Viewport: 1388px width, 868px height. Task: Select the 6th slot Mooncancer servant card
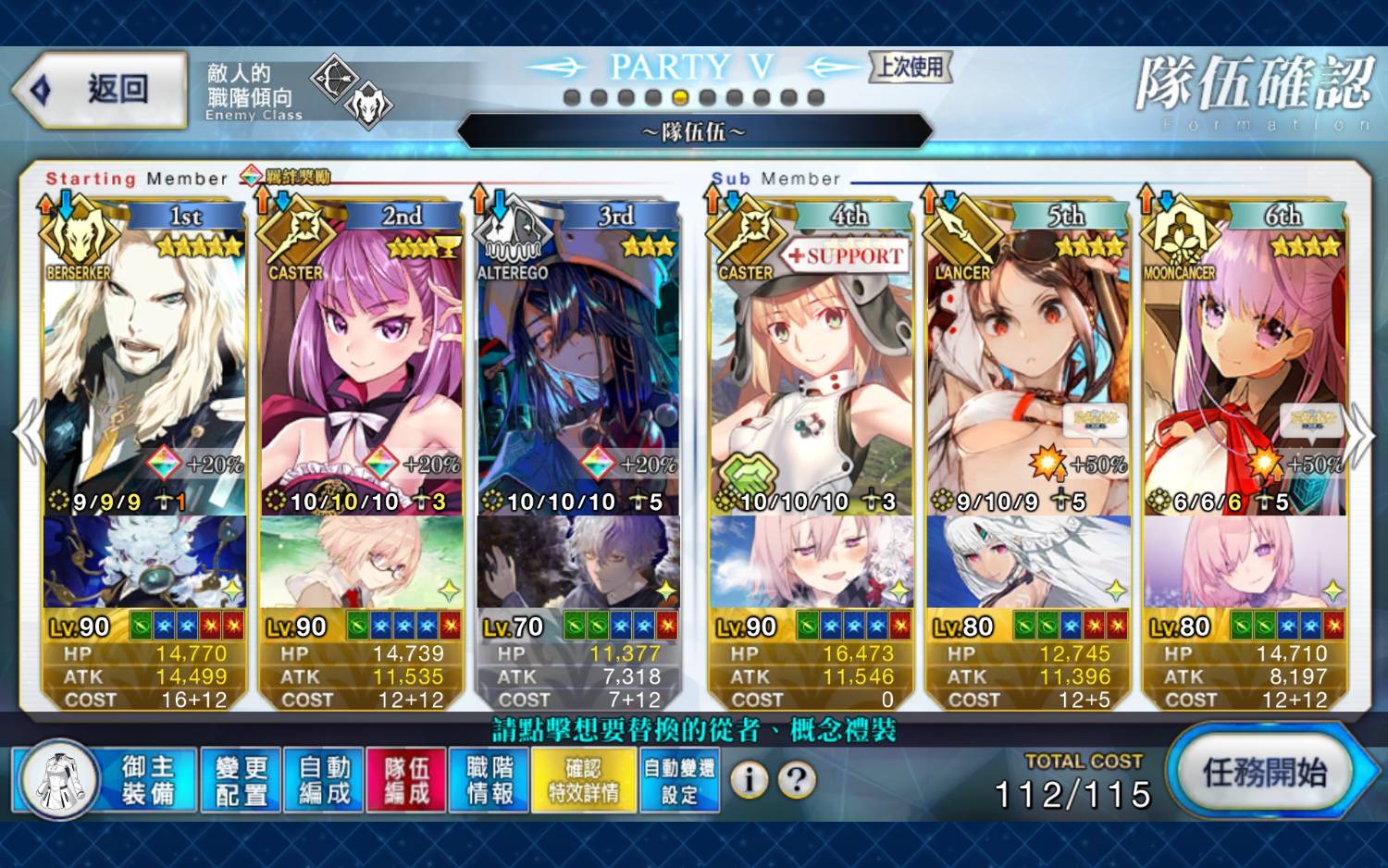click(1245, 370)
